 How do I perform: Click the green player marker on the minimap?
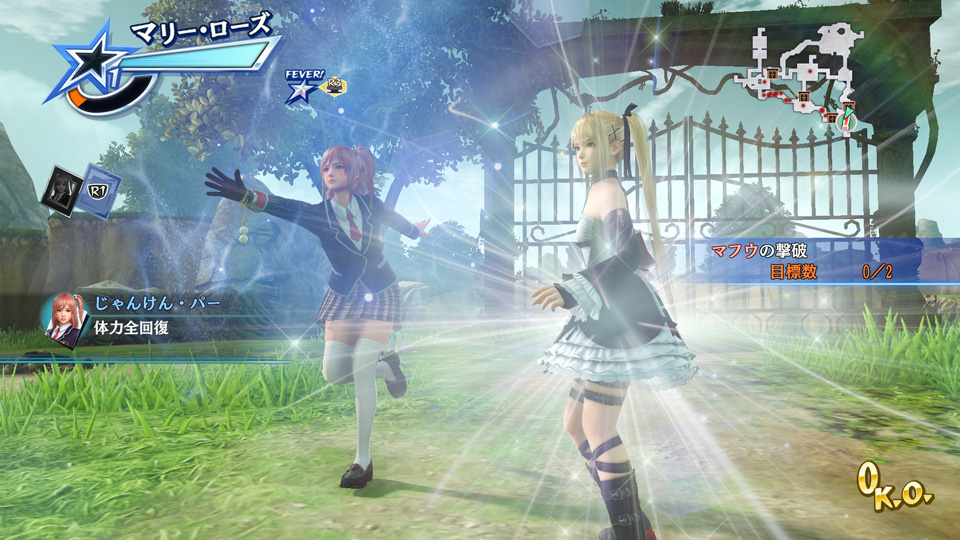coord(848,113)
